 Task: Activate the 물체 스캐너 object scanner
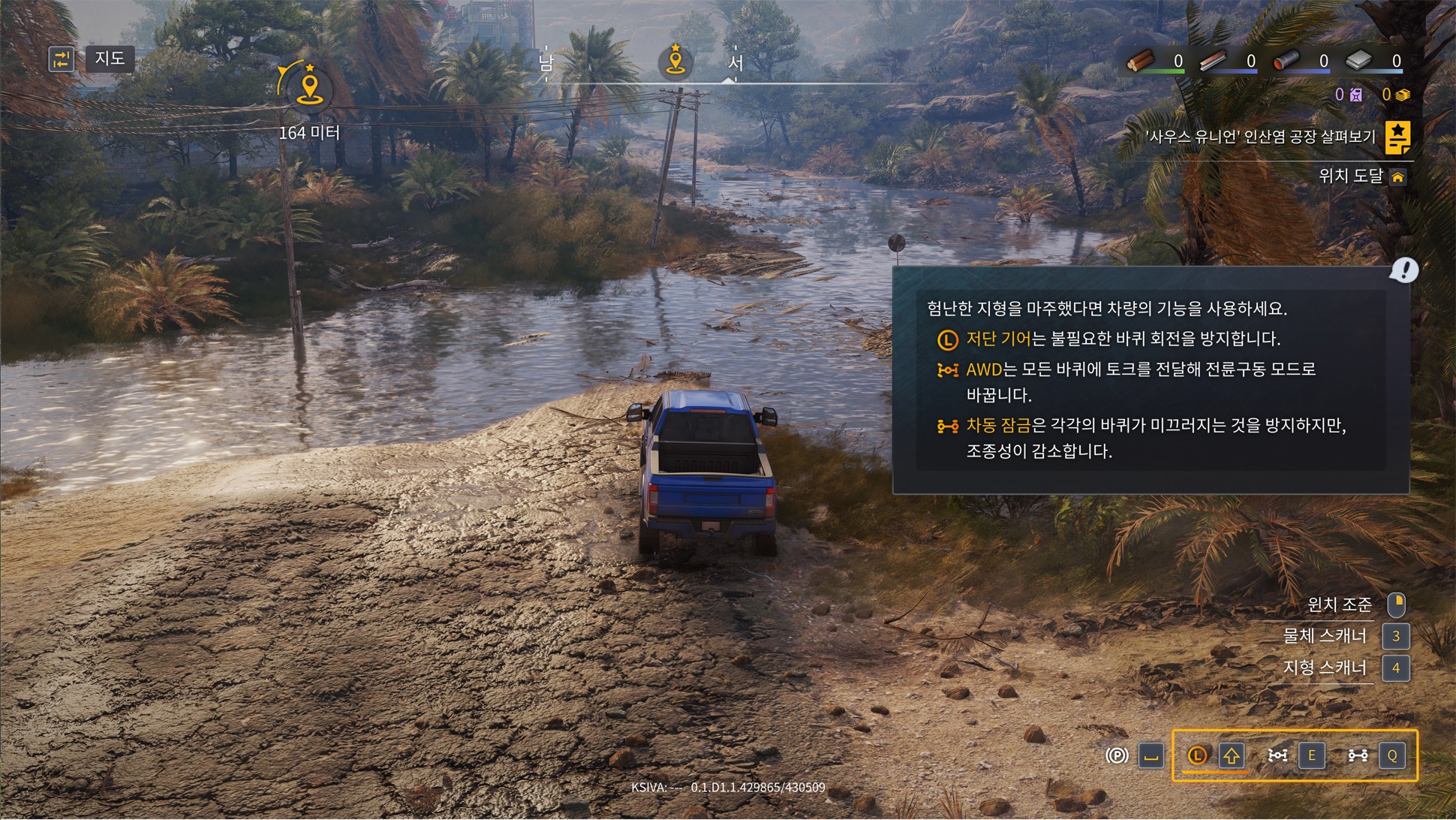(1325, 636)
